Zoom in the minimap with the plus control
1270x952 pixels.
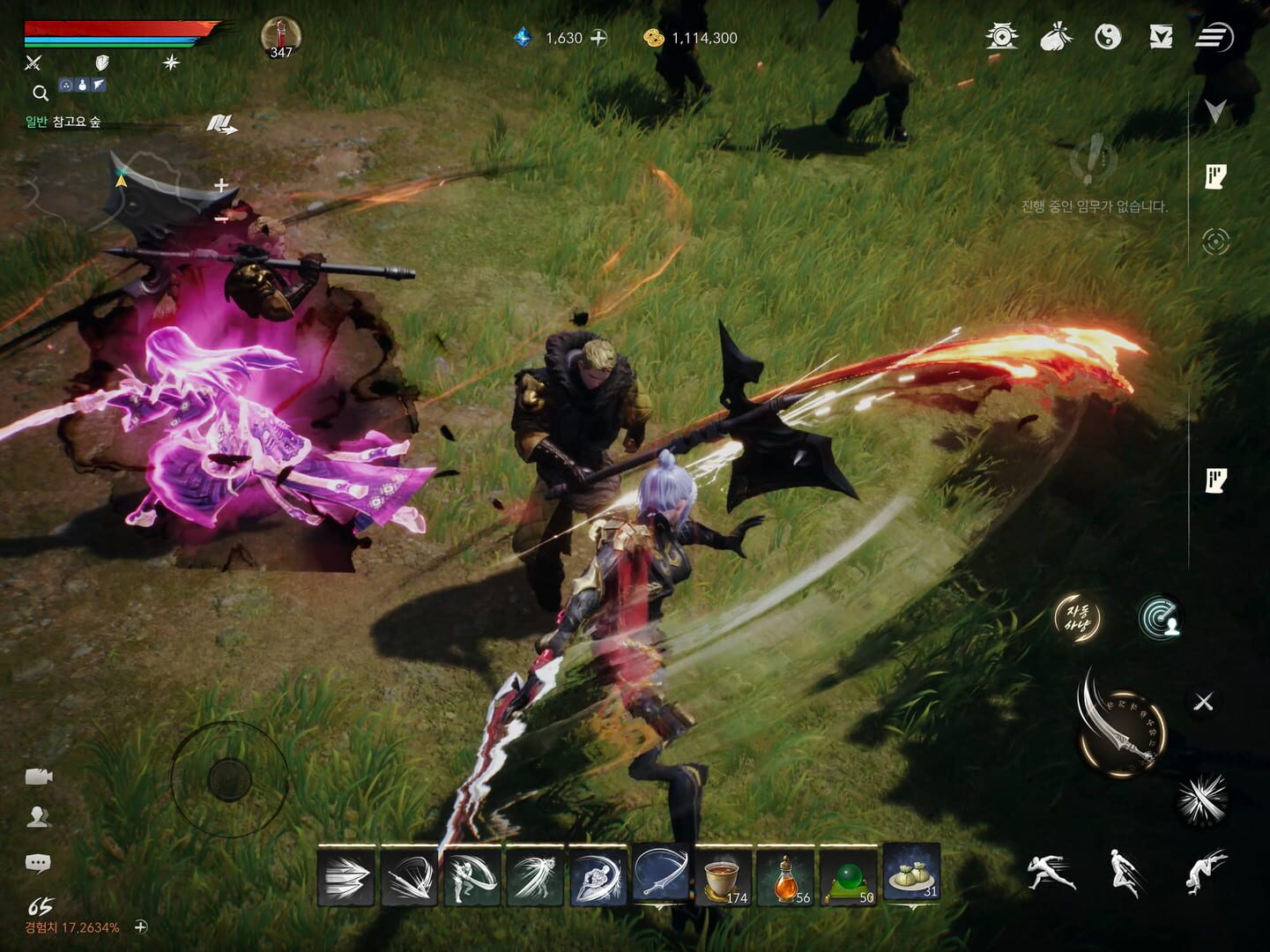tap(223, 186)
